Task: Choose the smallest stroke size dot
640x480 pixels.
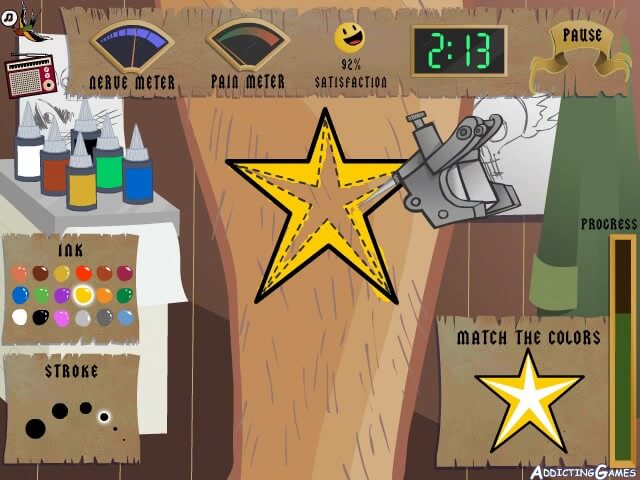Action: point(124,439)
